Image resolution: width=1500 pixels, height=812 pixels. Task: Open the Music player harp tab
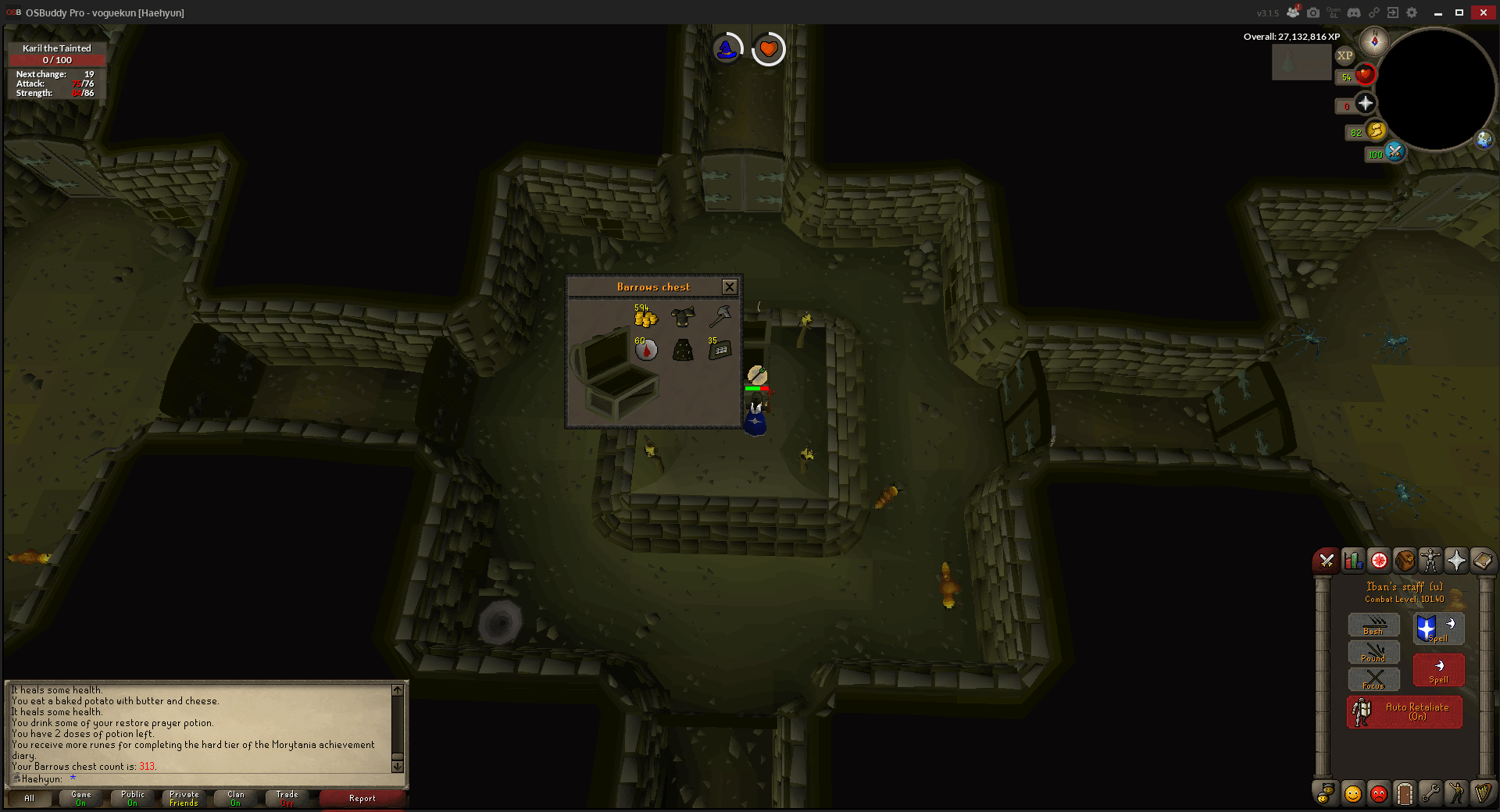(1484, 794)
